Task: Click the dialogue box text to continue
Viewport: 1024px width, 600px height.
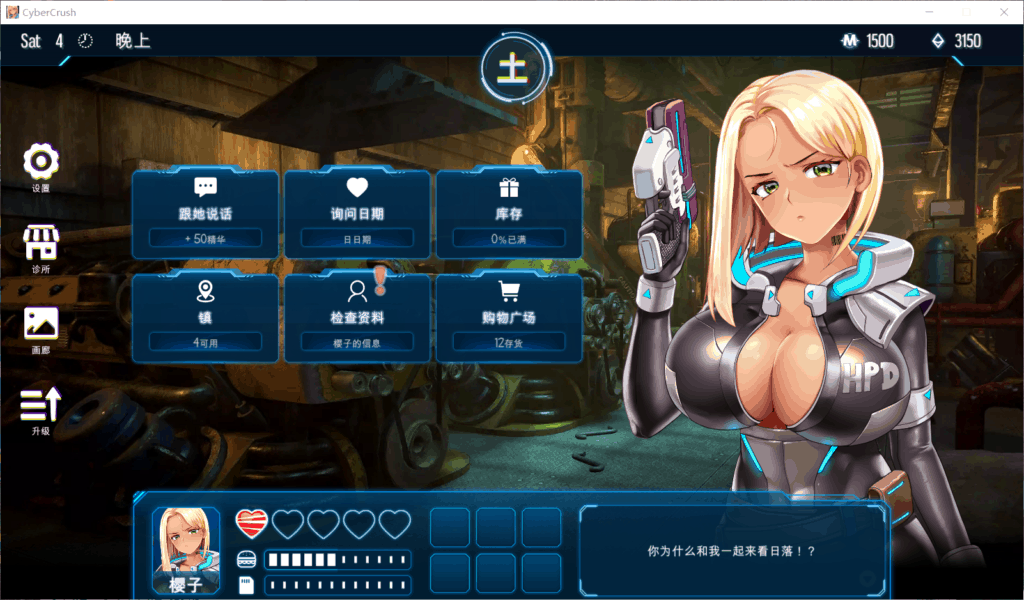Action: (x=732, y=550)
